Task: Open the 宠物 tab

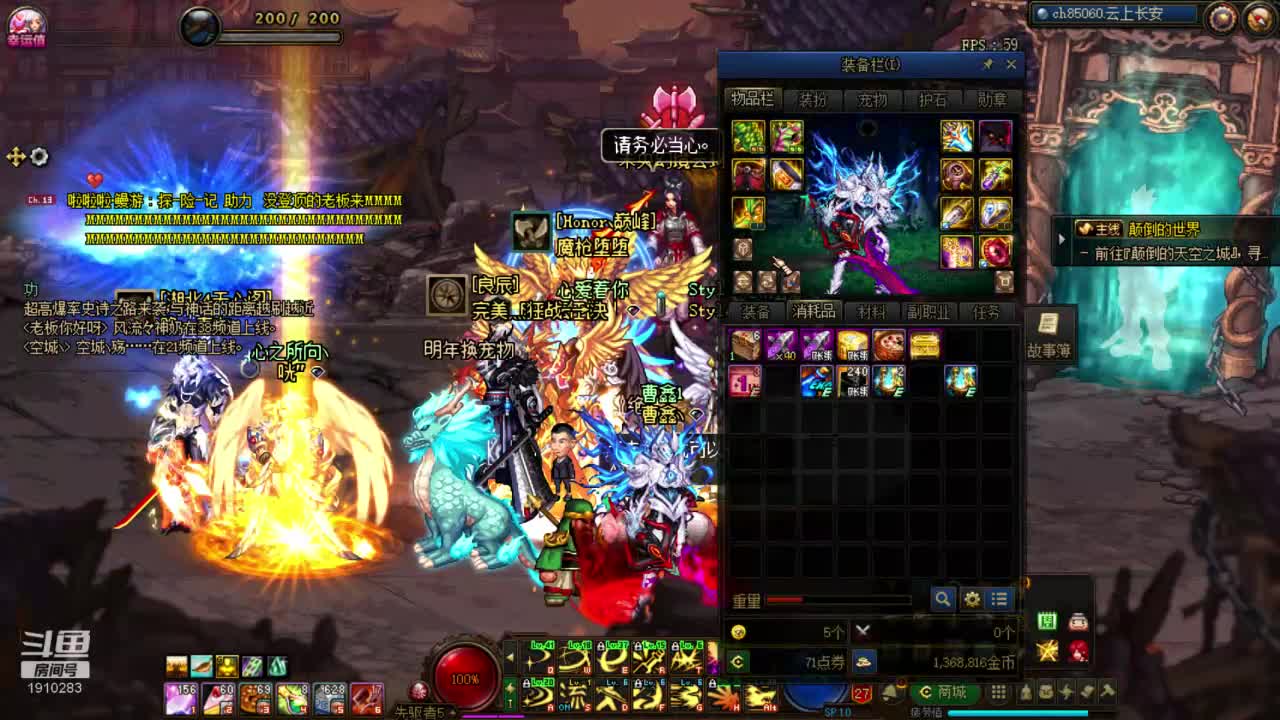Action: click(872, 99)
